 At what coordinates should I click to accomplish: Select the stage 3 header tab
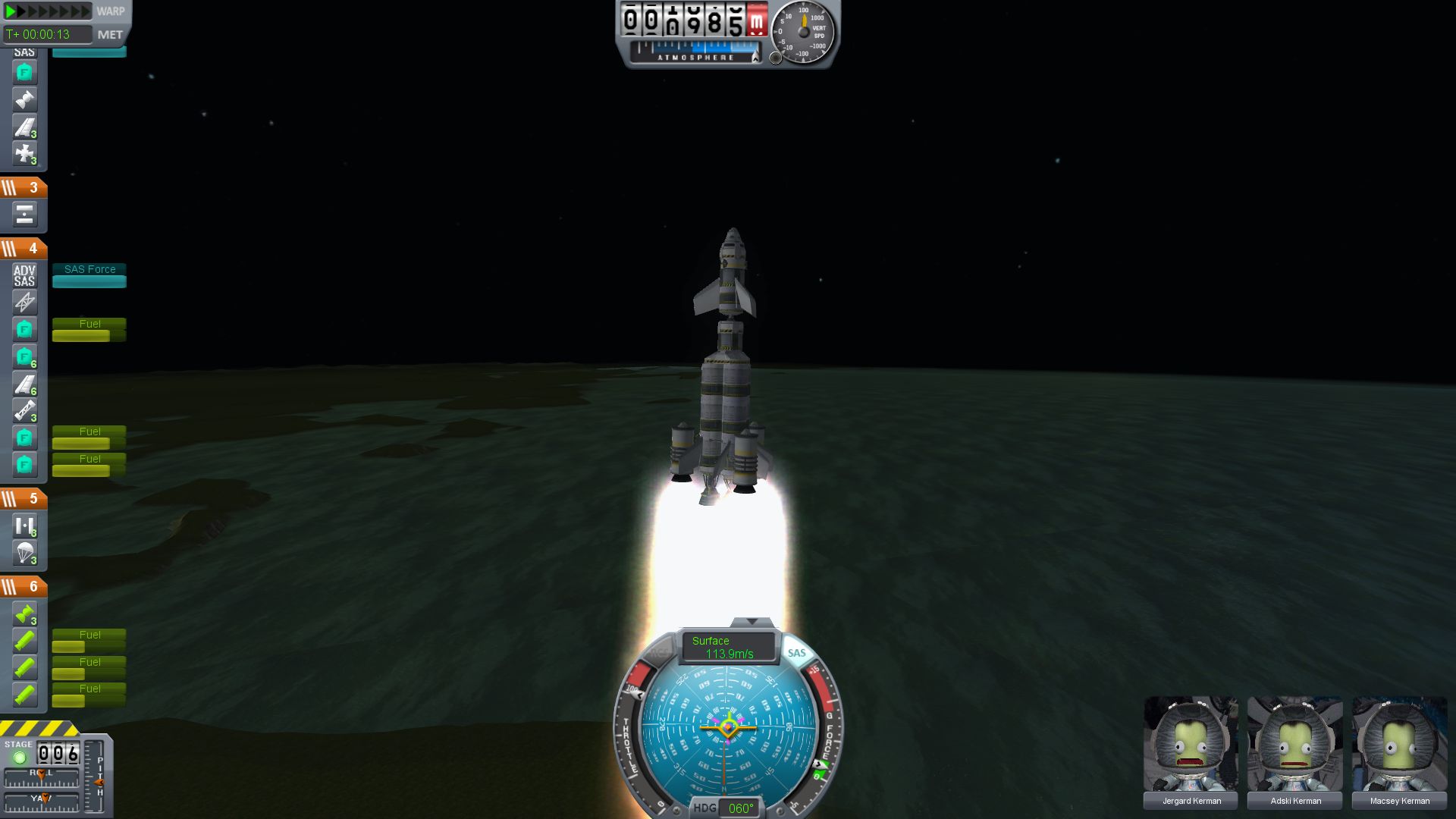[x=24, y=187]
